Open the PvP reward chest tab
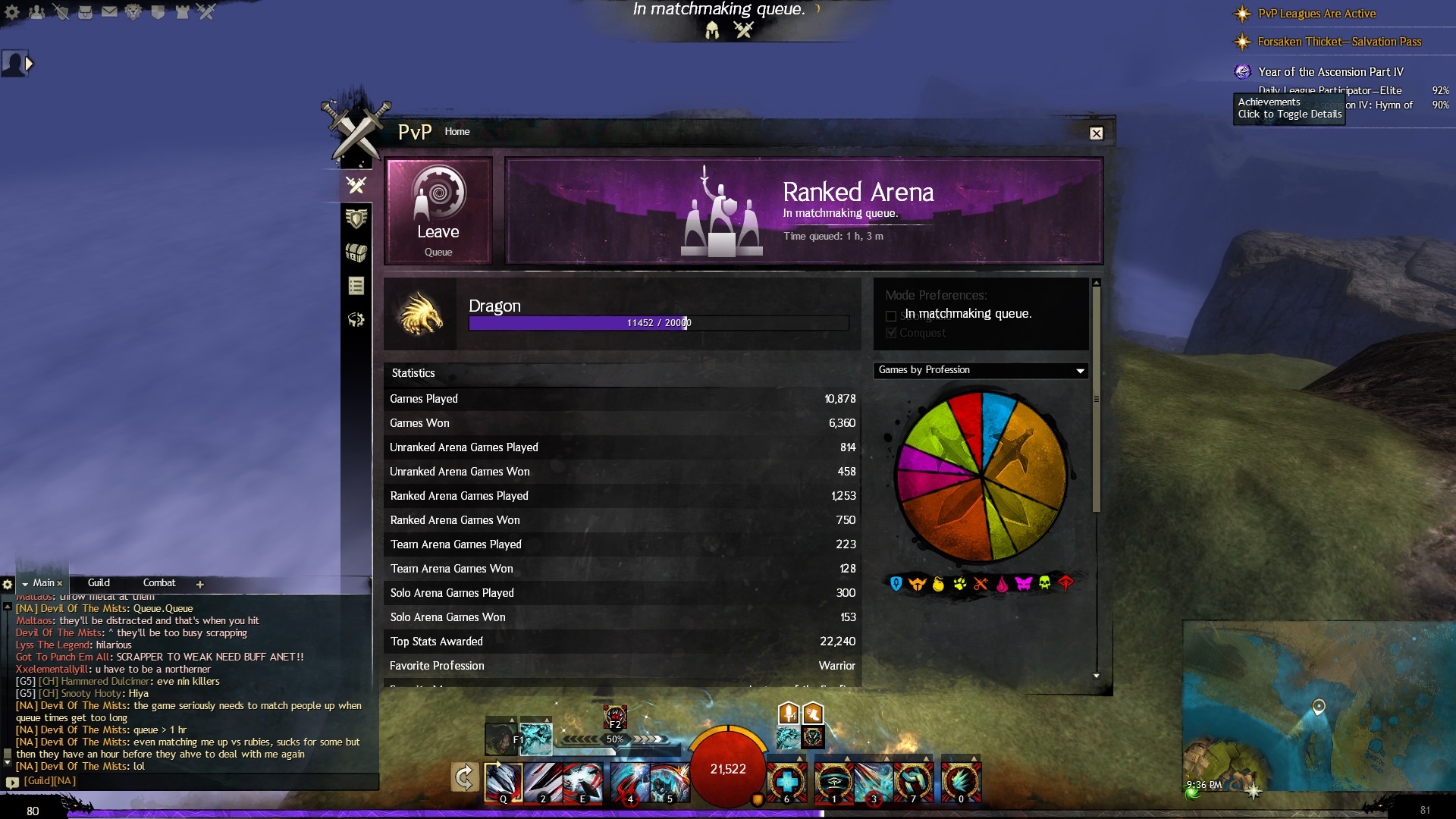Image resolution: width=1456 pixels, height=819 pixels. coord(356,253)
